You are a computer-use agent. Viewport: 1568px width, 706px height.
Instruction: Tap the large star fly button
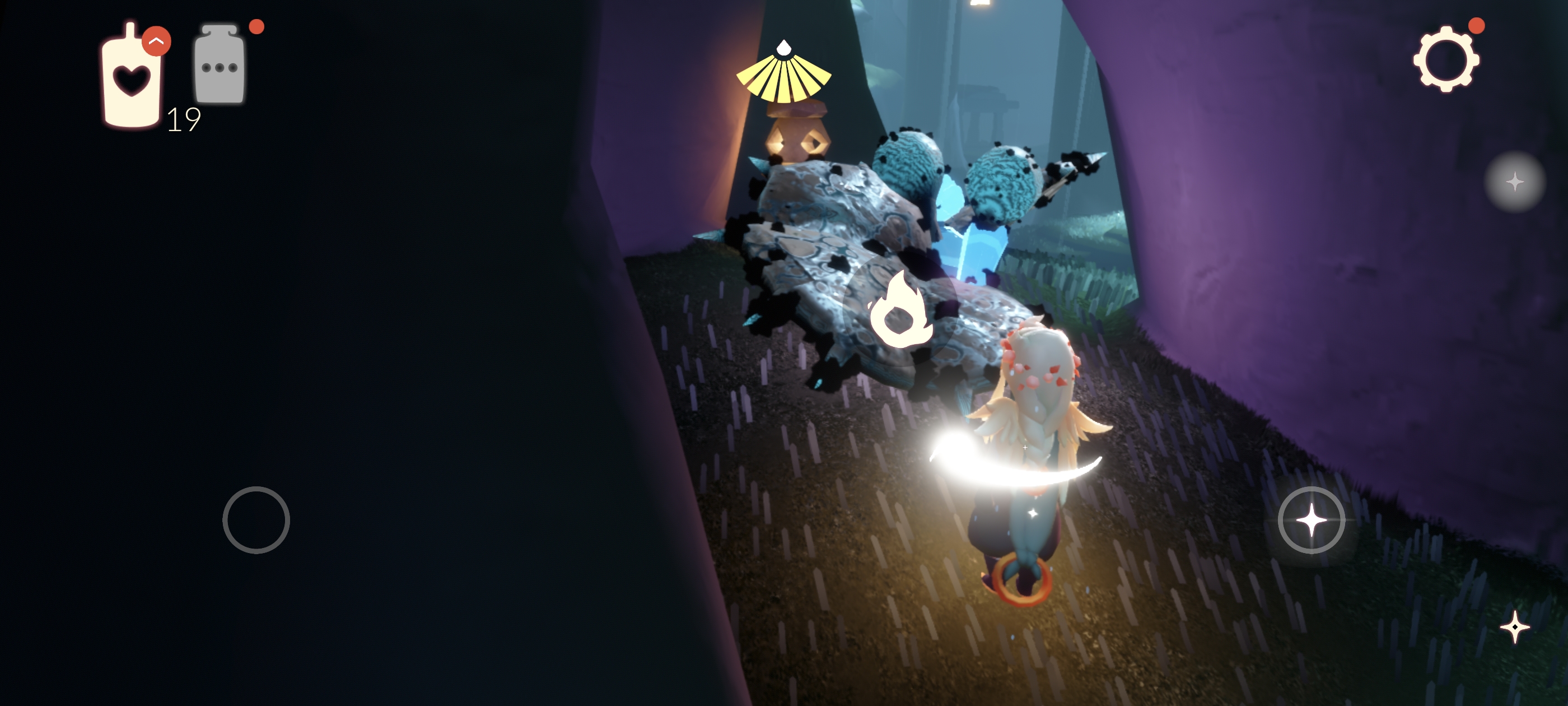click(1311, 520)
